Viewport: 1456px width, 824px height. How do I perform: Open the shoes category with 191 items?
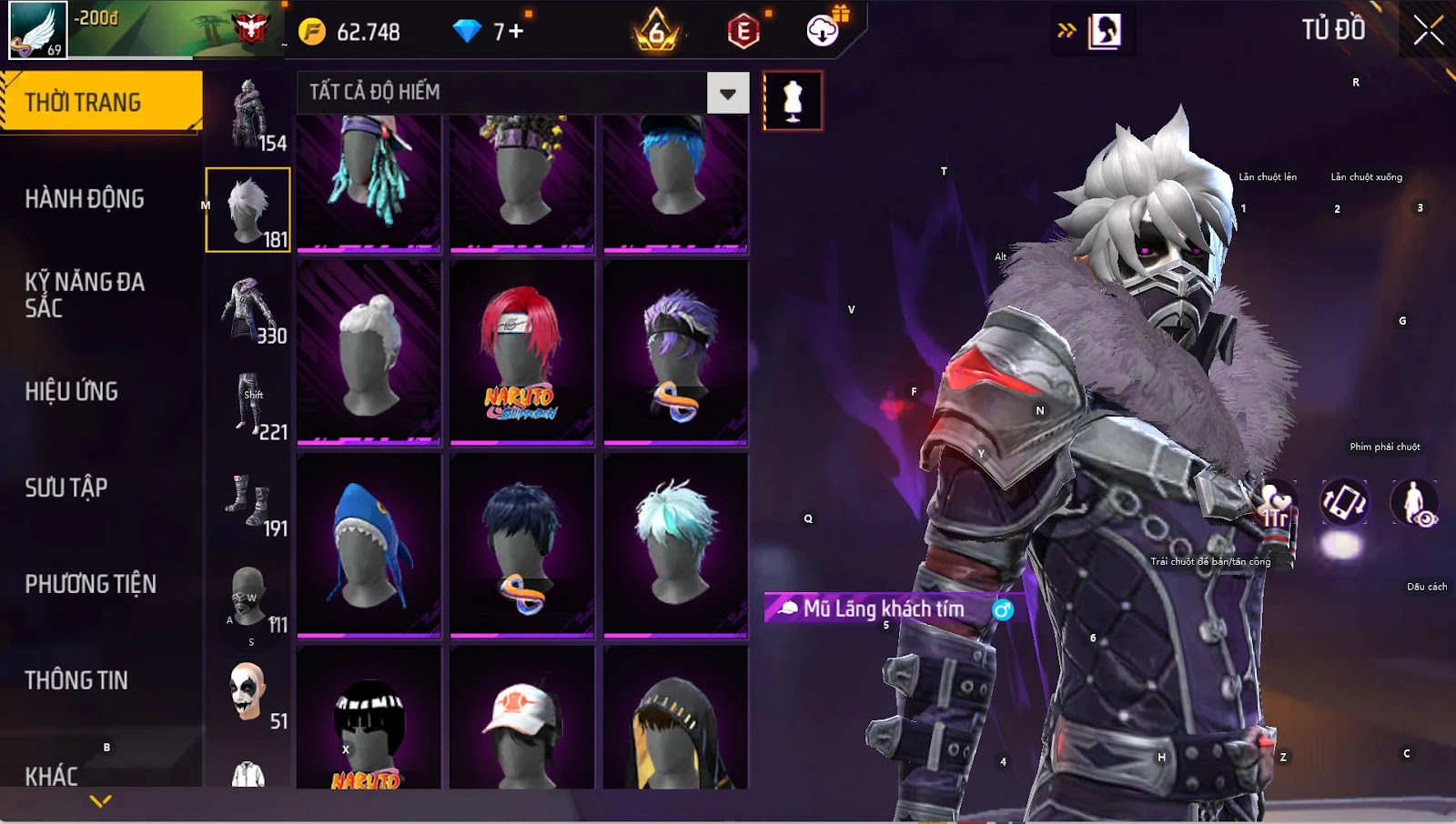(x=248, y=501)
